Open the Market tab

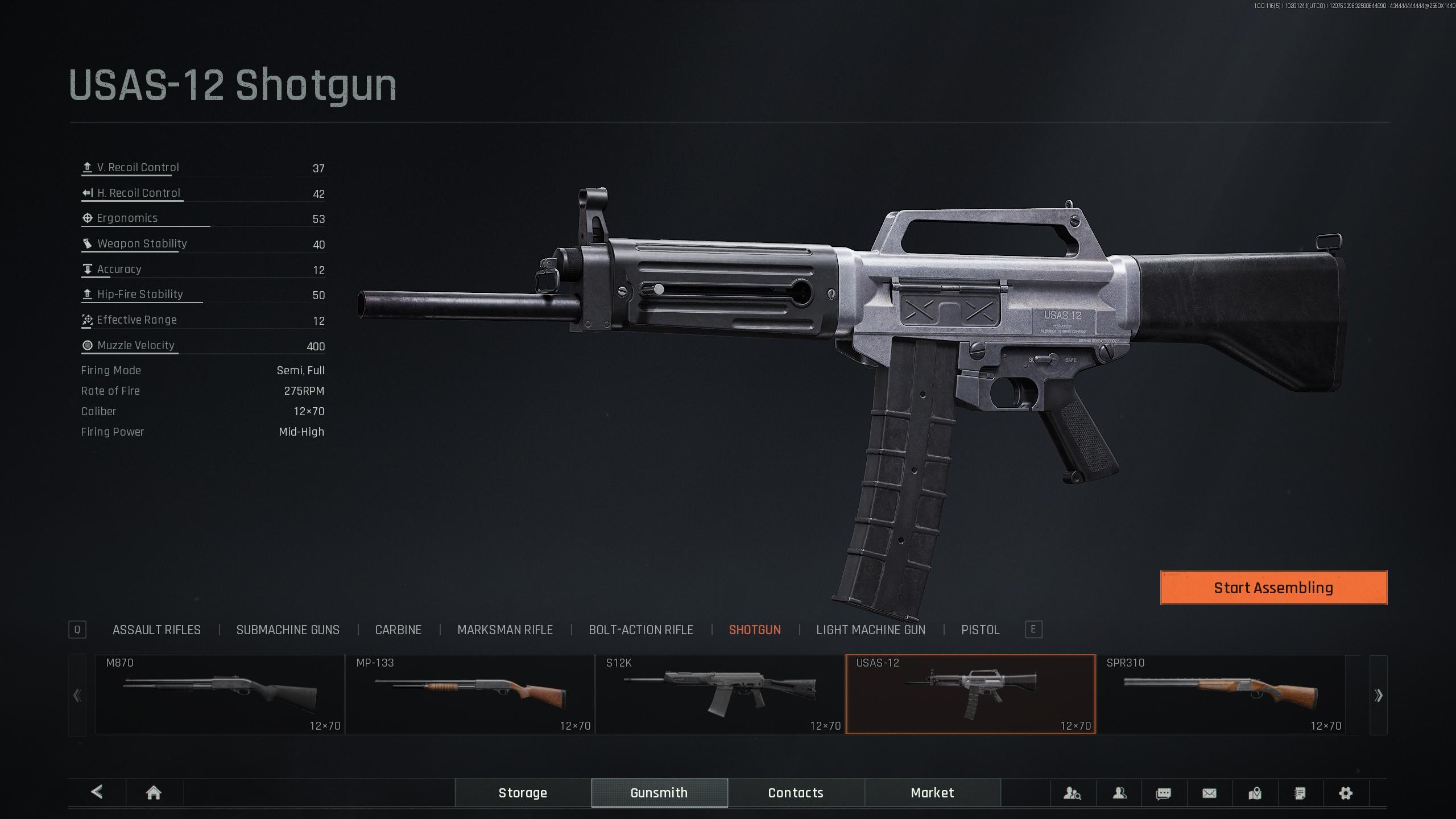point(932,793)
